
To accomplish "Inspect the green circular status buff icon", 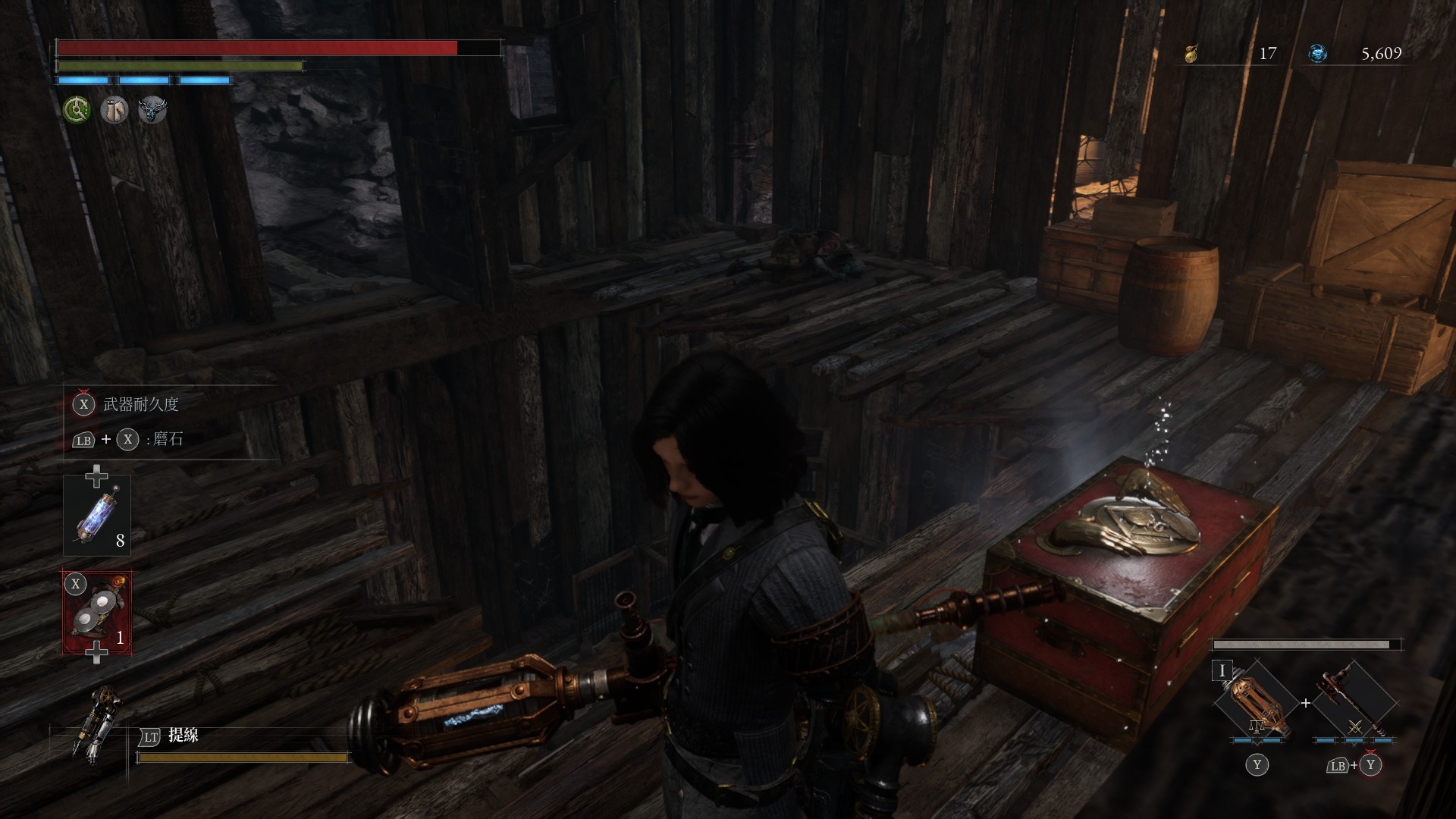I will [76, 110].
